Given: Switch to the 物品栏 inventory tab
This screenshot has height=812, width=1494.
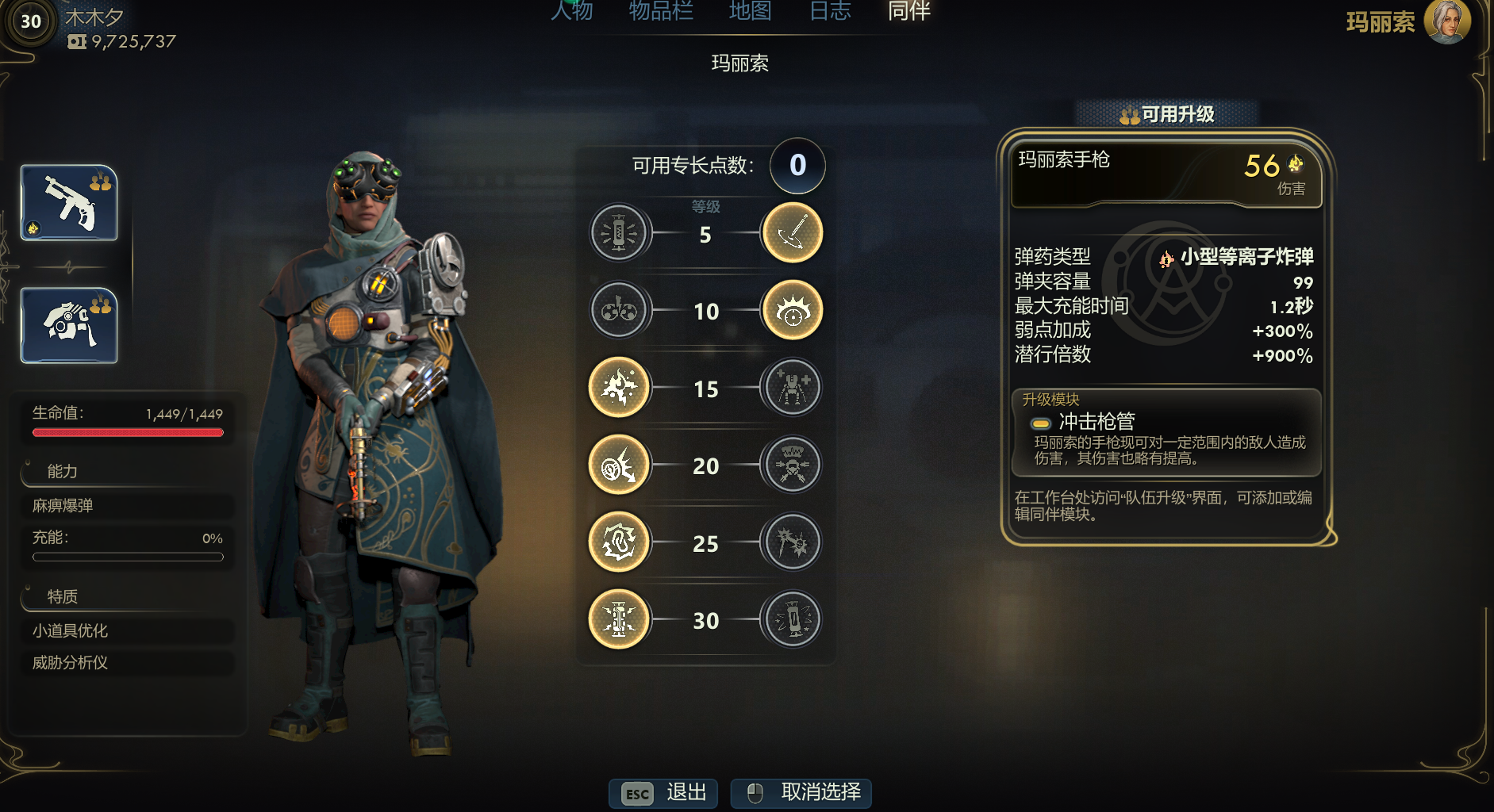Looking at the screenshot, I should (x=659, y=11).
